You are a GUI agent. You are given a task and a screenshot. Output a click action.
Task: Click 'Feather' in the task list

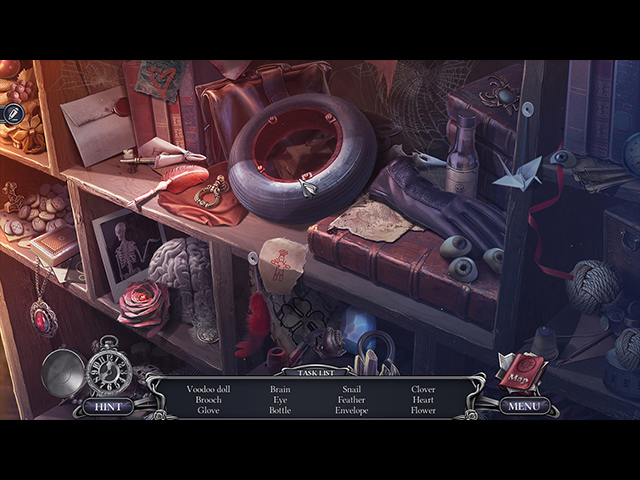351,400
